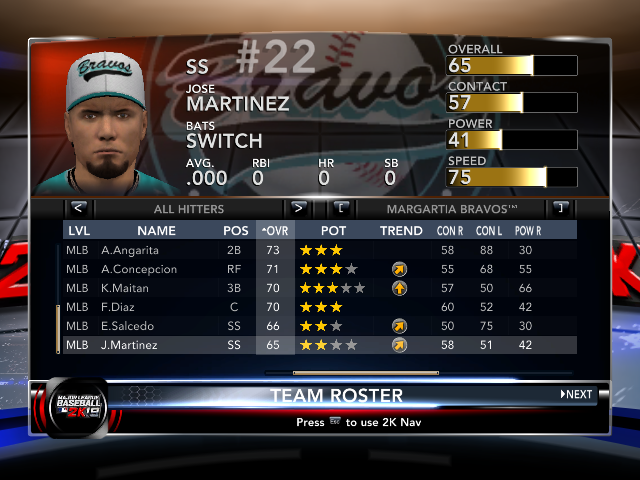Switch to previous team arrow

pyautogui.click(x=342, y=209)
